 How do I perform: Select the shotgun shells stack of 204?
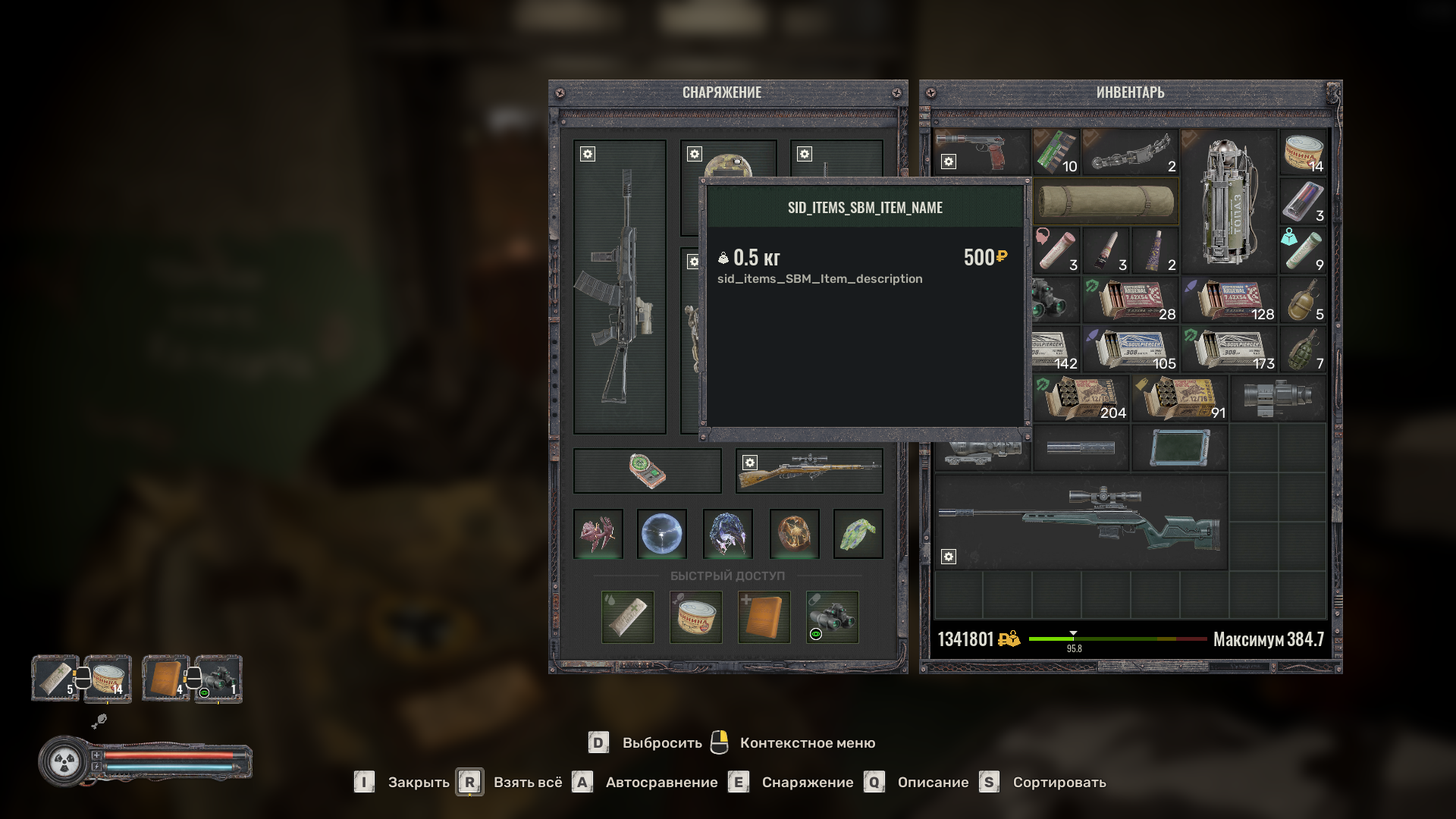pos(1081,398)
